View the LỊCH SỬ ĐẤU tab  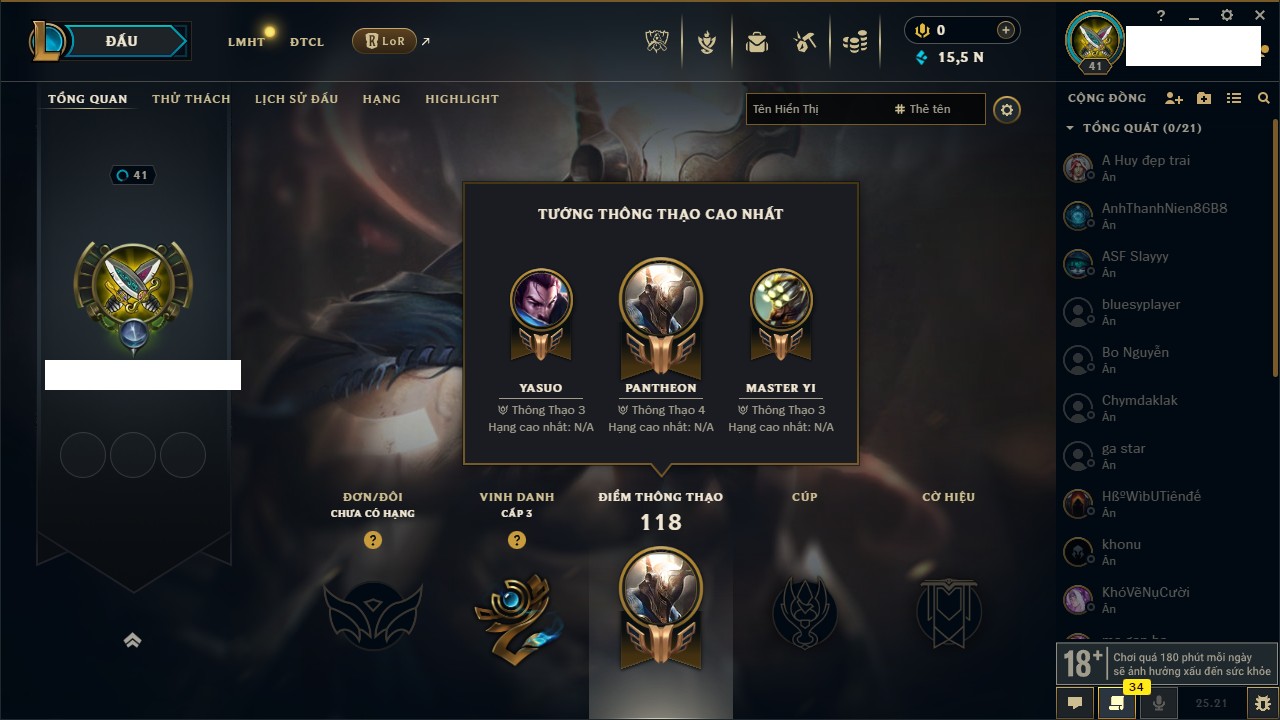pos(296,99)
